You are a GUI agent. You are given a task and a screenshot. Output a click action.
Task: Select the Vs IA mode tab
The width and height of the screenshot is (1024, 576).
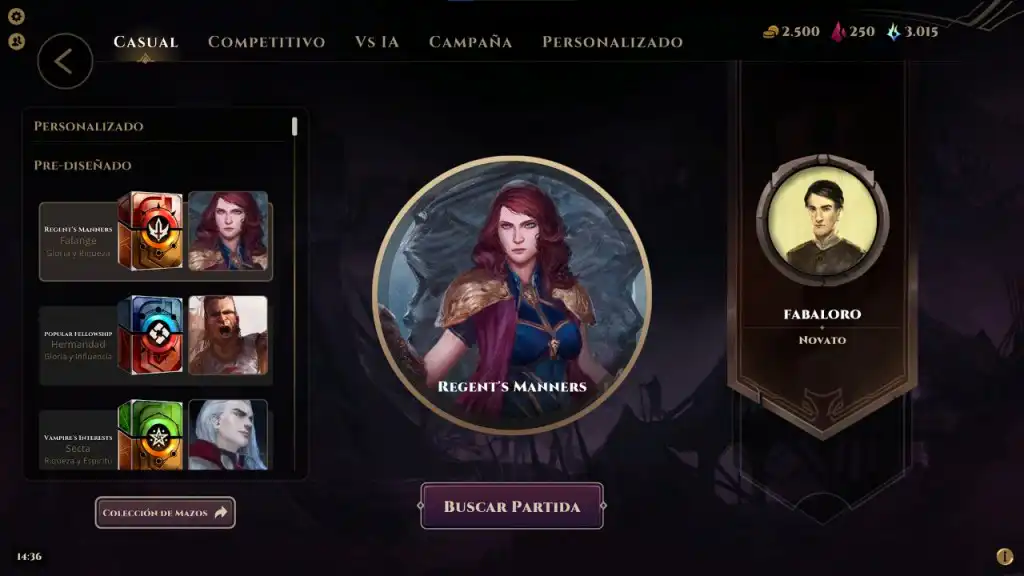[377, 42]
